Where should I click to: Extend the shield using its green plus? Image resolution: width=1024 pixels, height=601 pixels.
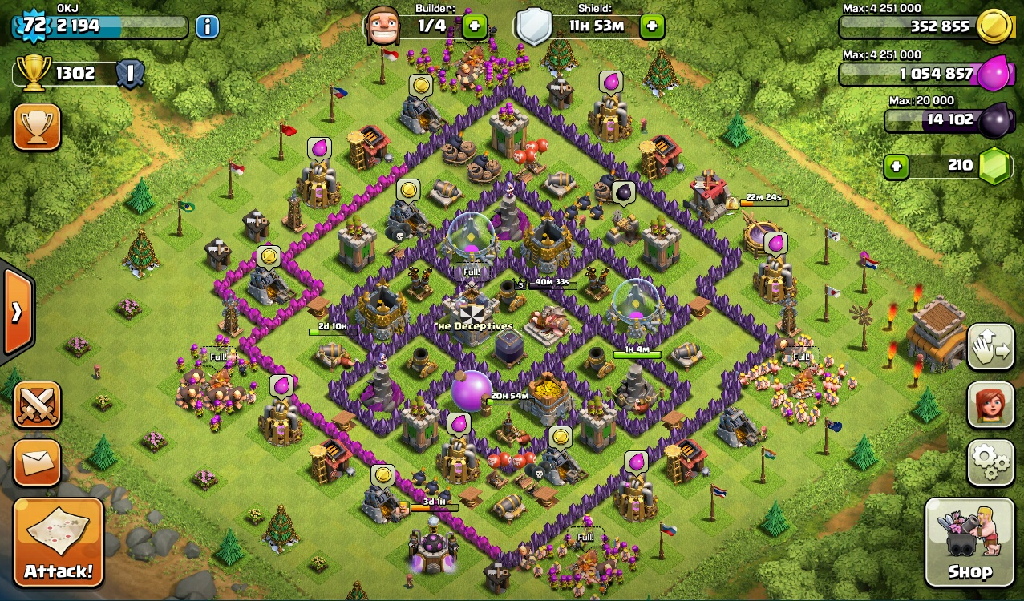(x=653, y=25)
